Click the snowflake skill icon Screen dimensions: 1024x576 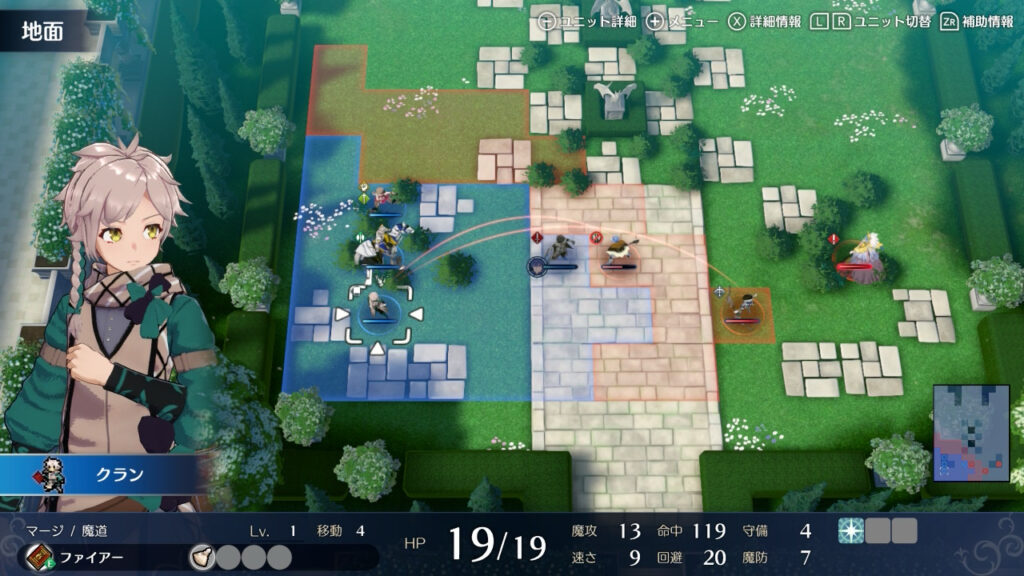(850, 531)
